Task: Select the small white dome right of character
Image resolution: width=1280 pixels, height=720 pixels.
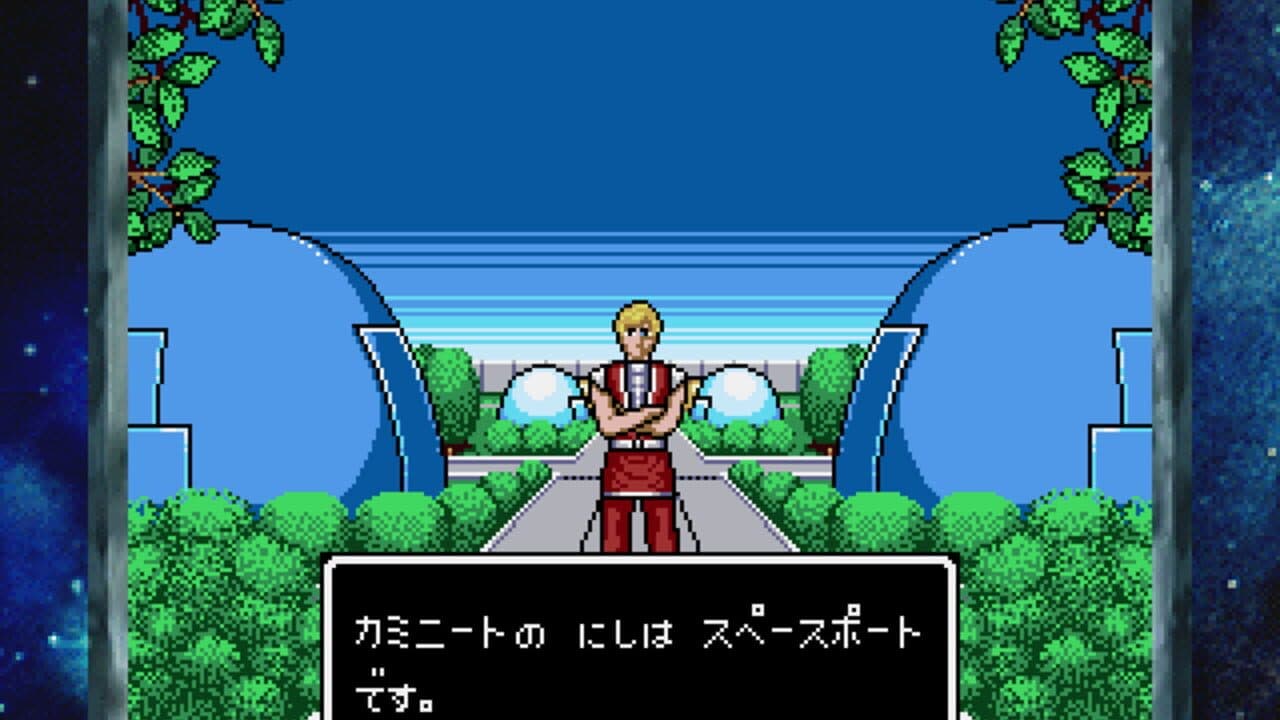Action: (x=740, y=395)
